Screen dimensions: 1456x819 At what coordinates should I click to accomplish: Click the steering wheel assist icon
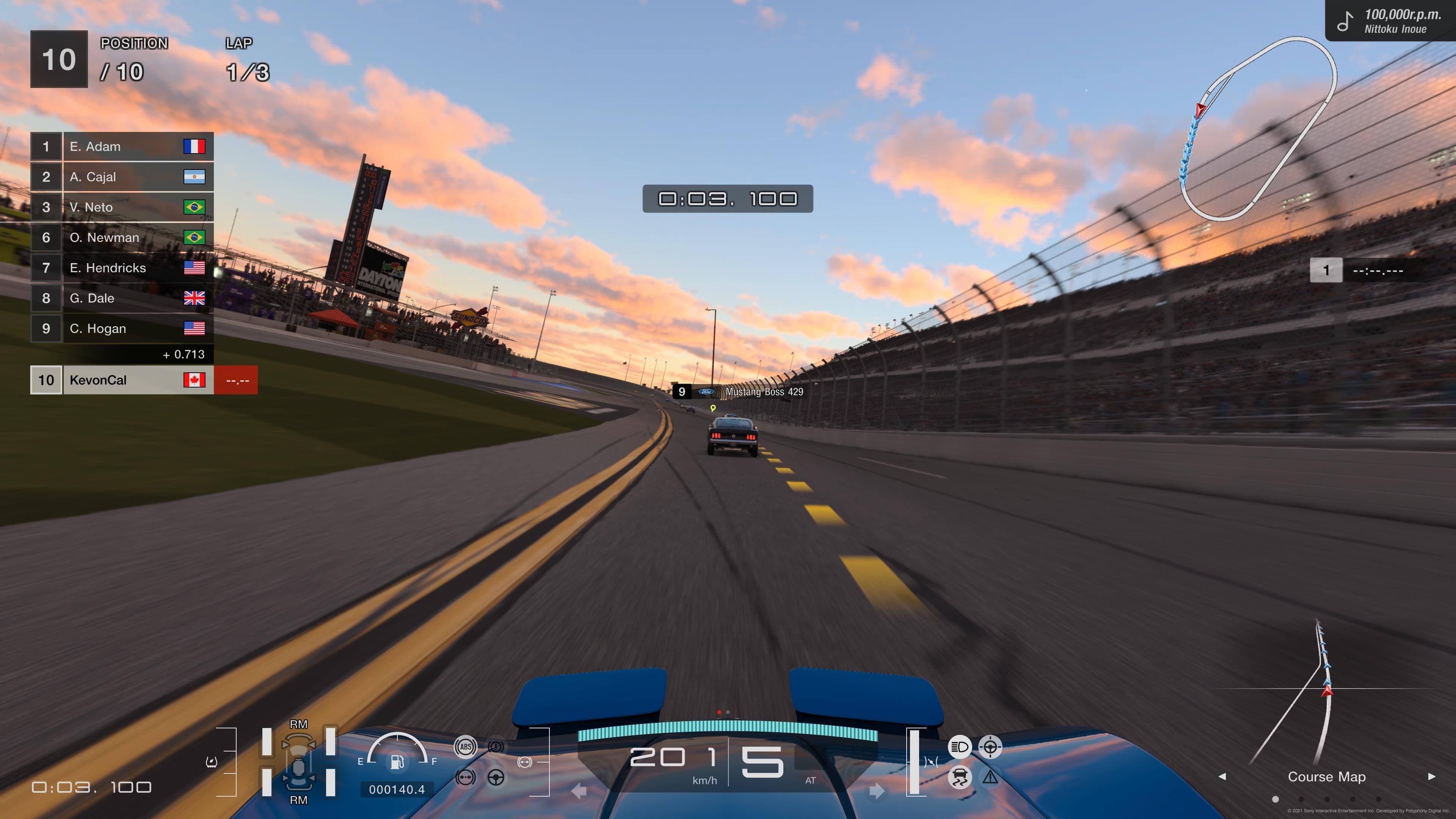(x=496, y=778)
